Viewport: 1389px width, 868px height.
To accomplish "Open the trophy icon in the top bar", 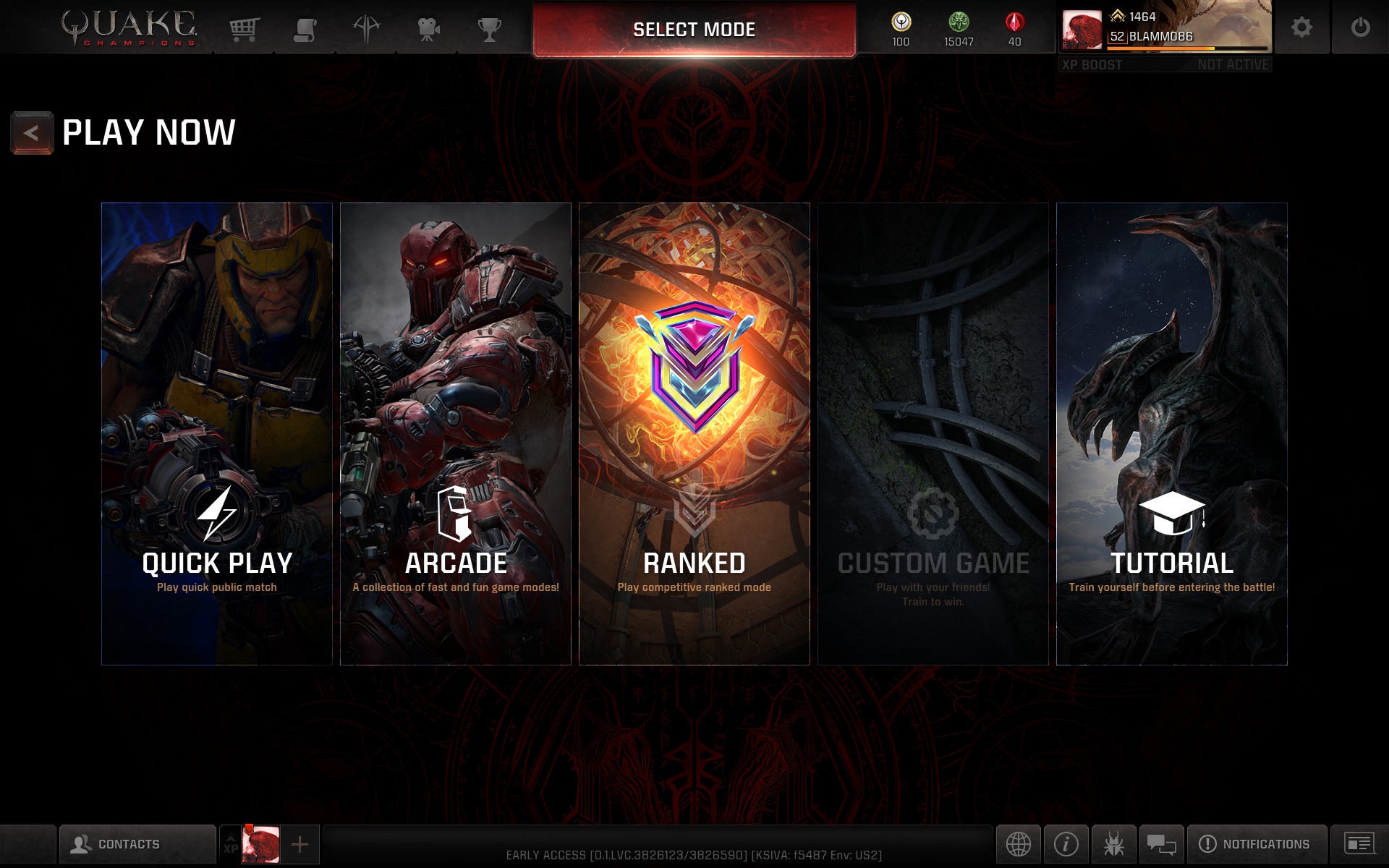I will (x=490, y=29).
